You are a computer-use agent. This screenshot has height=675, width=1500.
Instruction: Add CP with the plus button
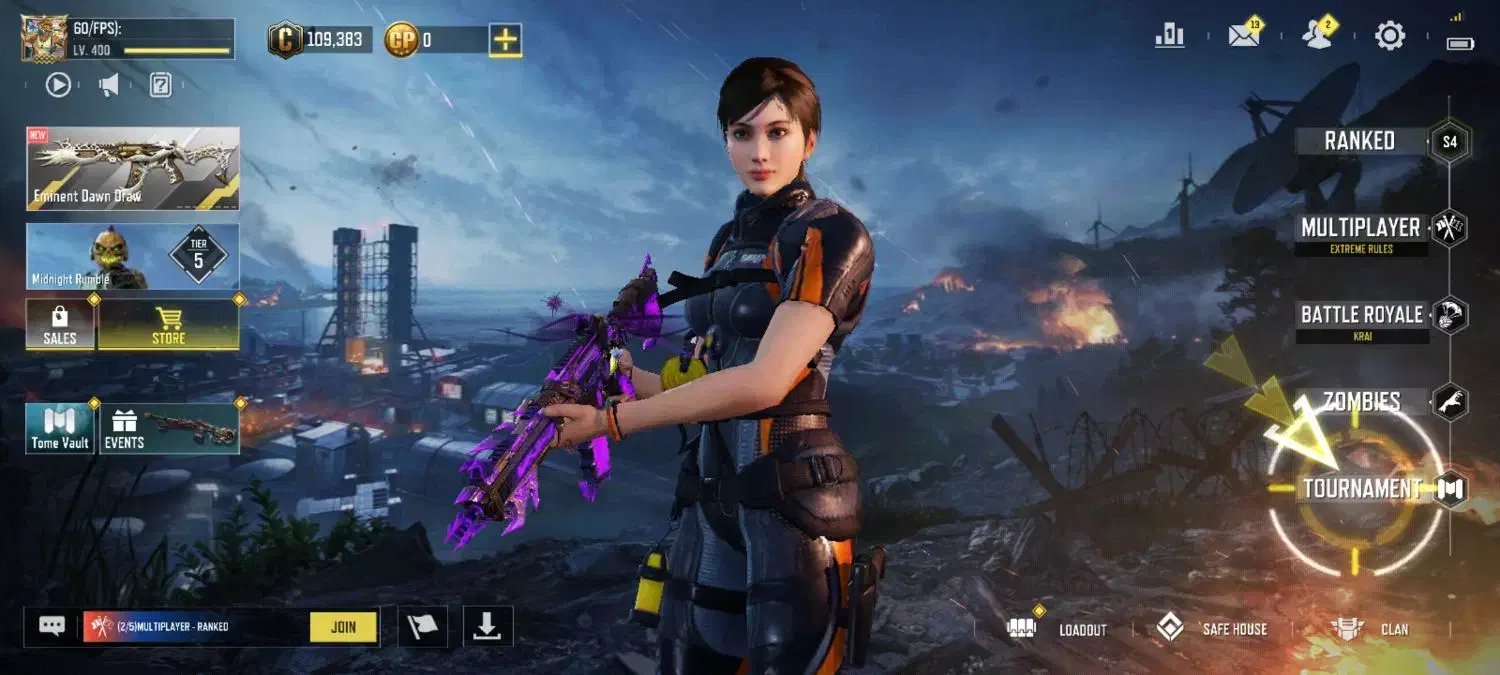[505, 40]
